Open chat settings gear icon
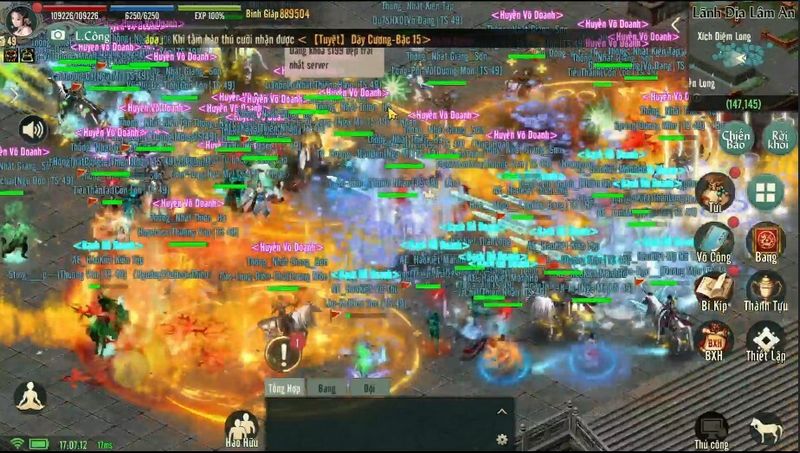This screenshot has height=453, width=800. pos(501,438)
